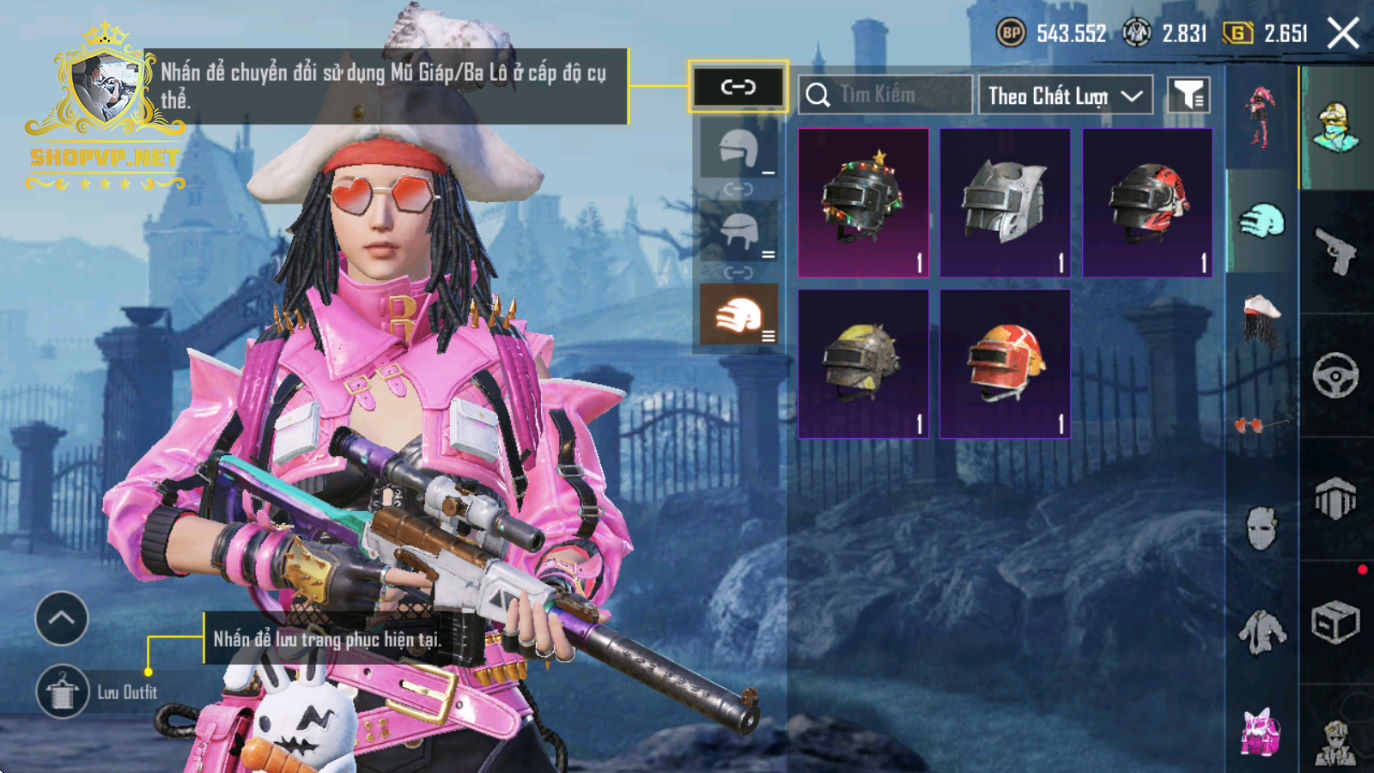Choose the silver knight-style helmet skin

pyautogui.click(x=1005, y=203)
